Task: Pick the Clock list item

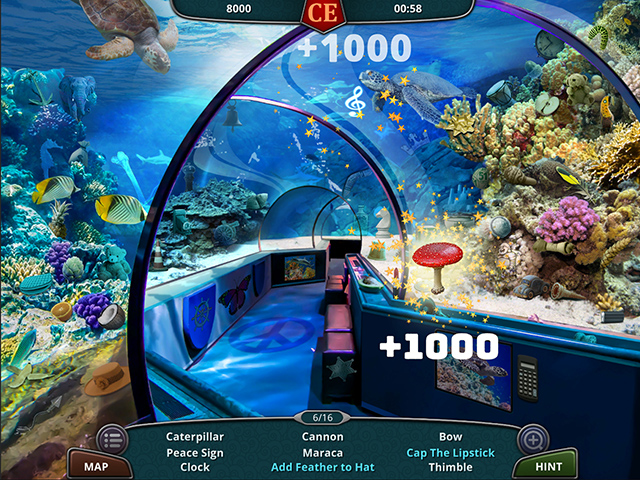Action: click(195, 467)
